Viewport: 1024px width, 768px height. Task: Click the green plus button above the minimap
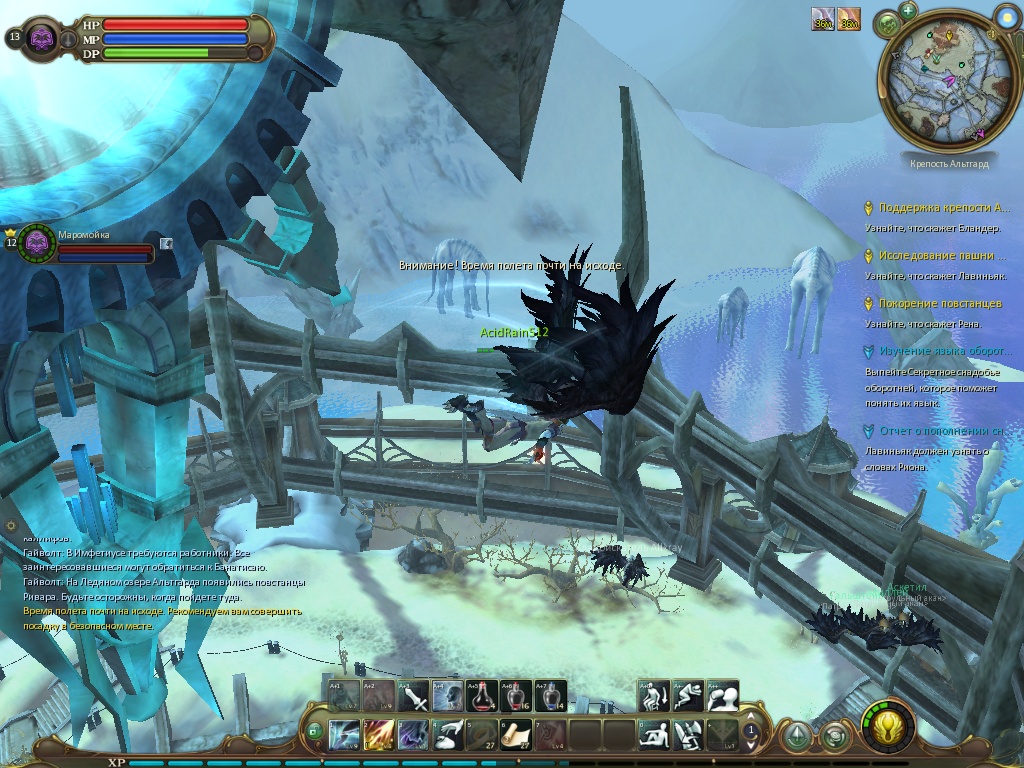(908, 10)
